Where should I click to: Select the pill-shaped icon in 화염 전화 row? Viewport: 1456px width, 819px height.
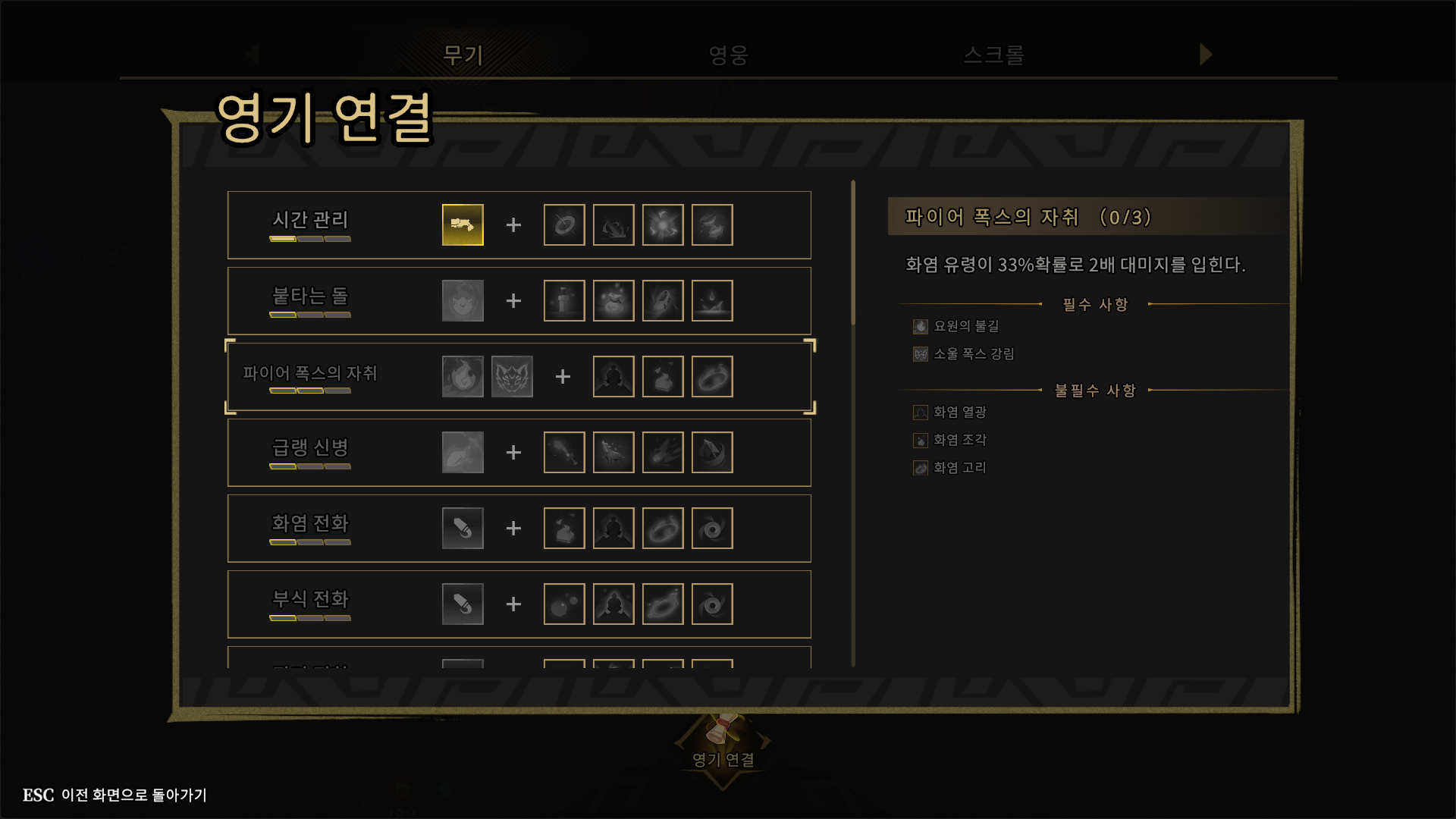pyautogui.click(x=462, y=528)
